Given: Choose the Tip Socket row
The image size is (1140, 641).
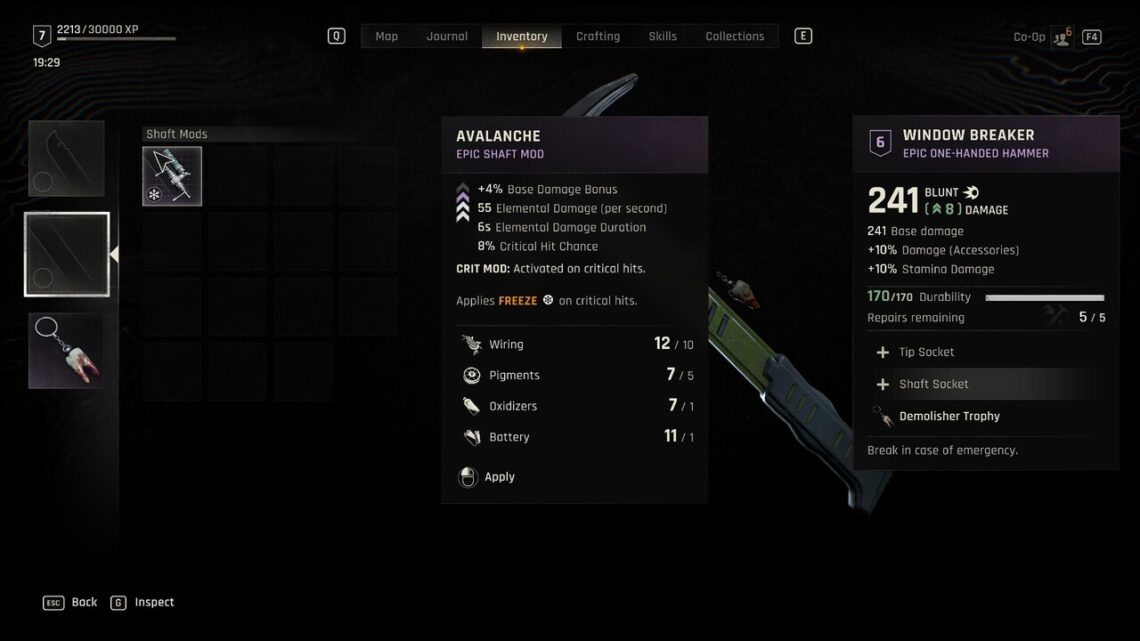Looking at the screenshot, I should point(925,352).
